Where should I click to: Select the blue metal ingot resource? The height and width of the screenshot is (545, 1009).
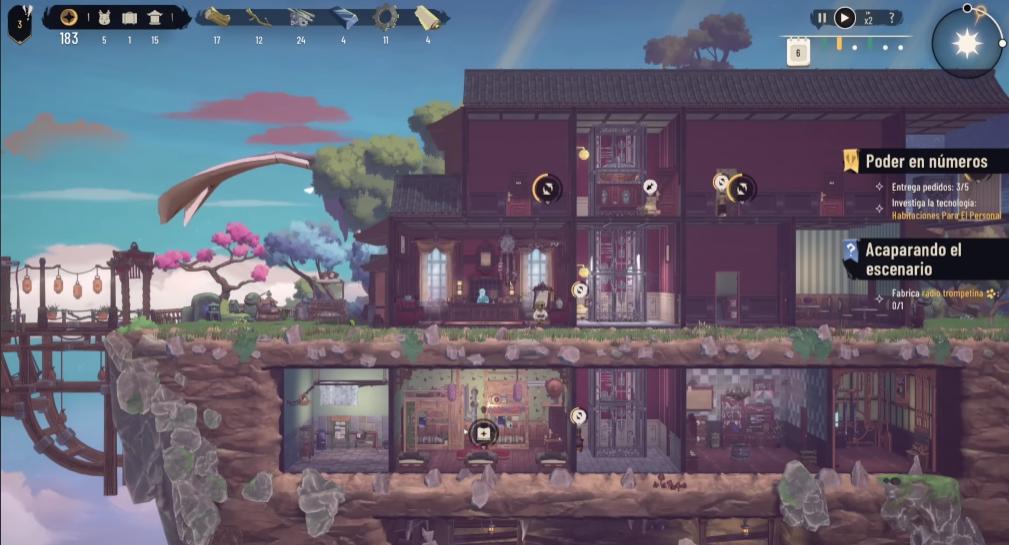click(343, 17)
